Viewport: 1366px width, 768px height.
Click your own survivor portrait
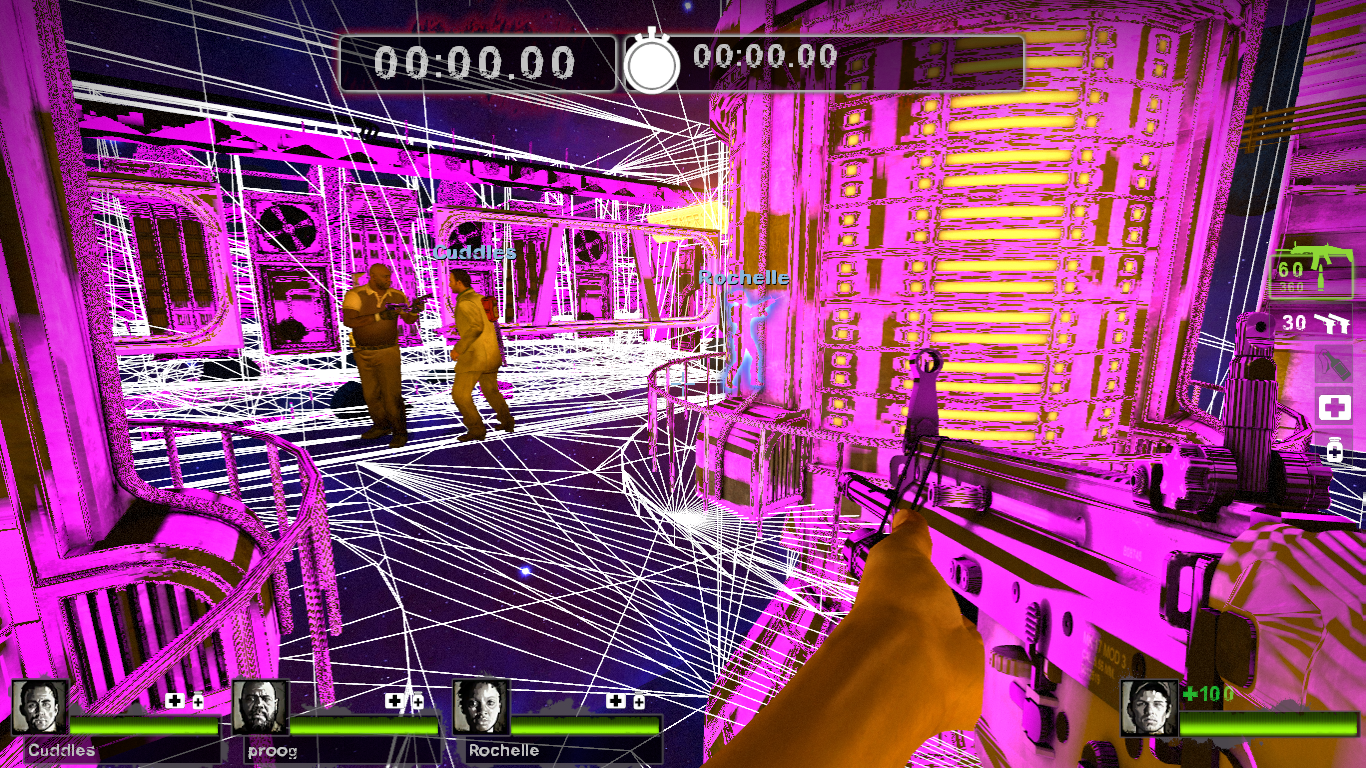pyautogui.click(x=1149, y=707)
